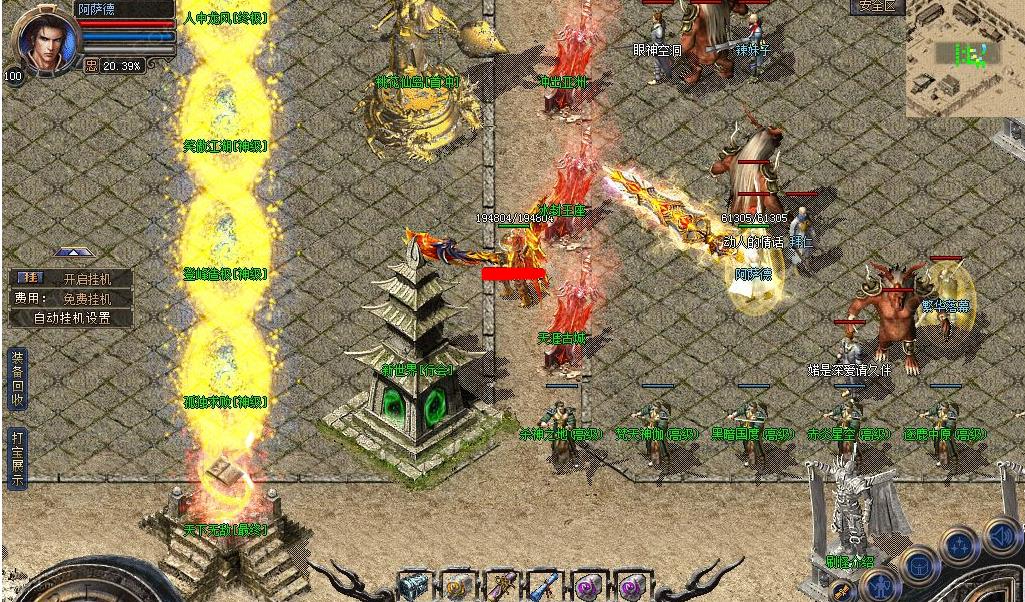The height and width of the screenshot is (602, 1025).
Task: Open the 装备回收 equipment recycle panel
Action: tap(17, 379)
